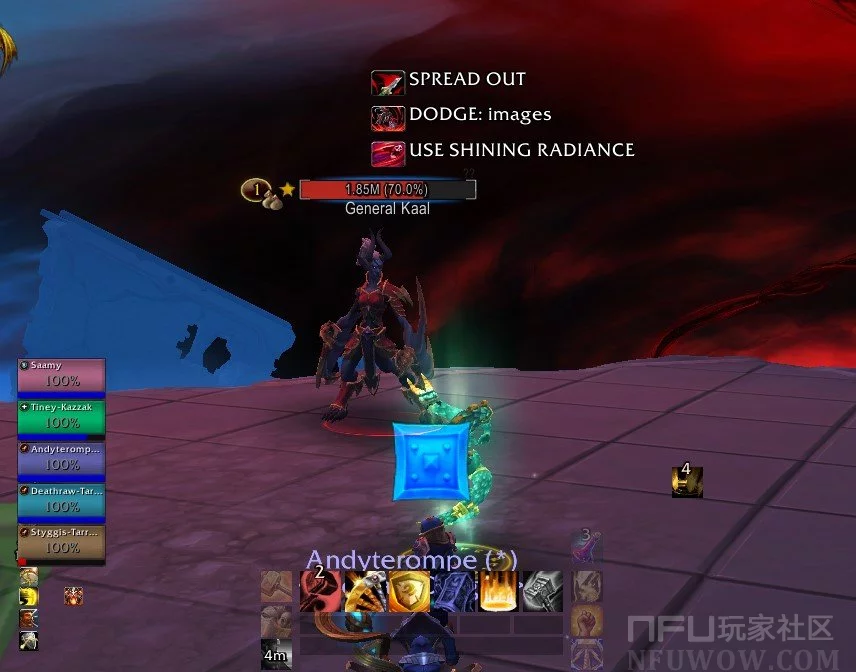Viewport: 856px width, 672px height.
Task: Select the Andyteromp party frame
Action: [61, 458]
